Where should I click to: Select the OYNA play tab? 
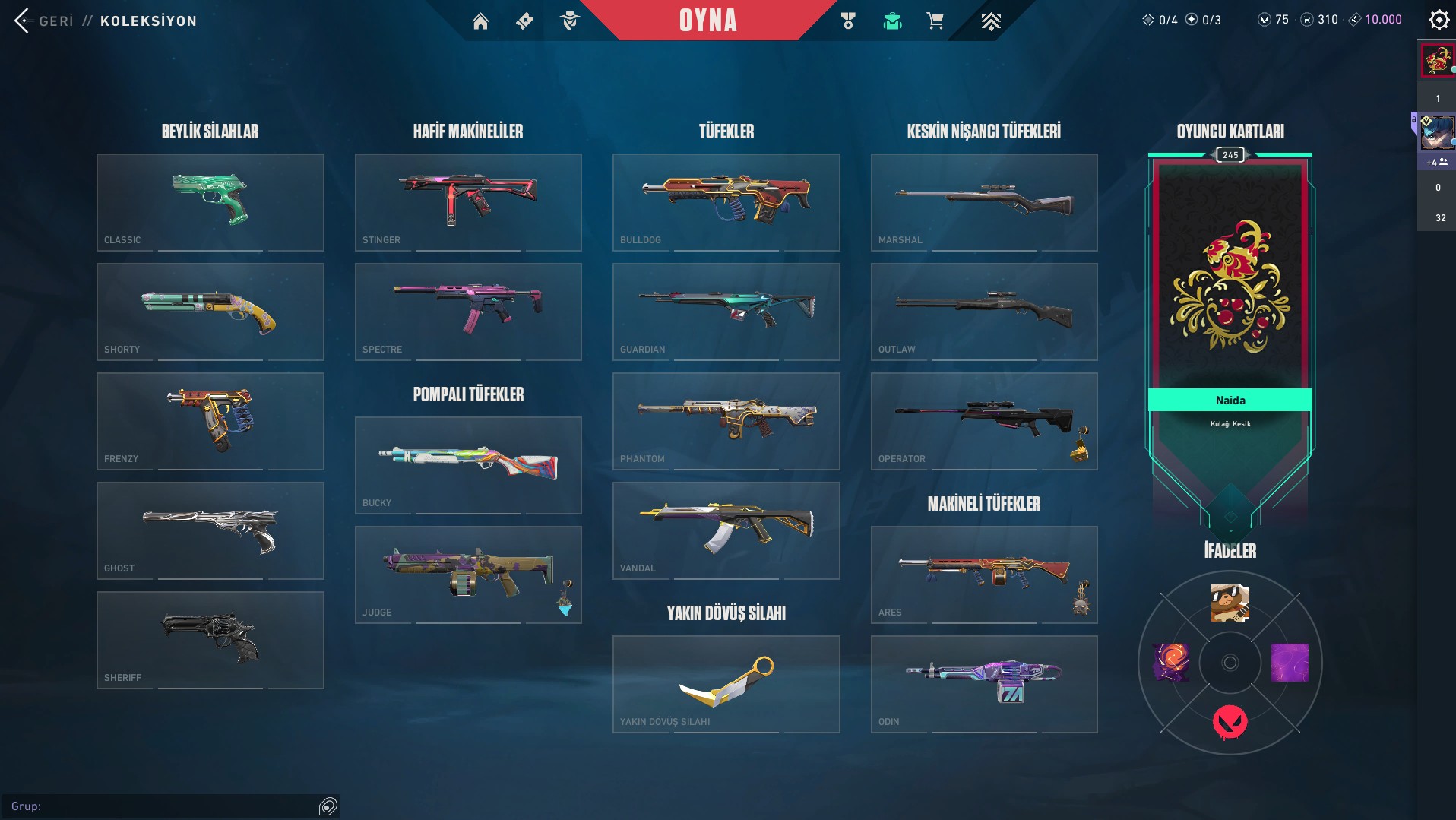coord(707,21)
